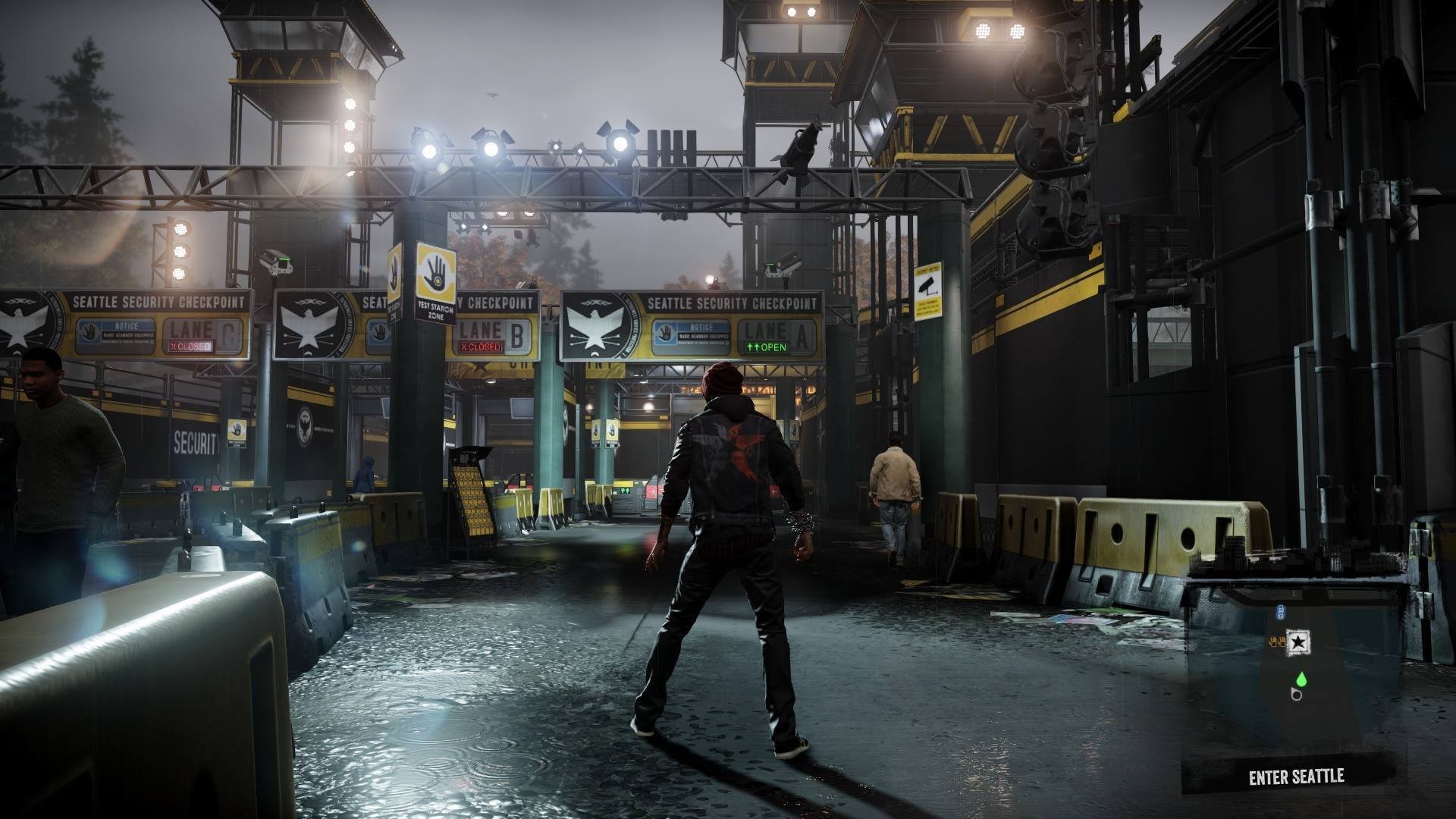Image resolution: width=1456 pixels, height=819 pixels.
Task: Select the star mission marker on the minimap
Action: [1298, 642]
